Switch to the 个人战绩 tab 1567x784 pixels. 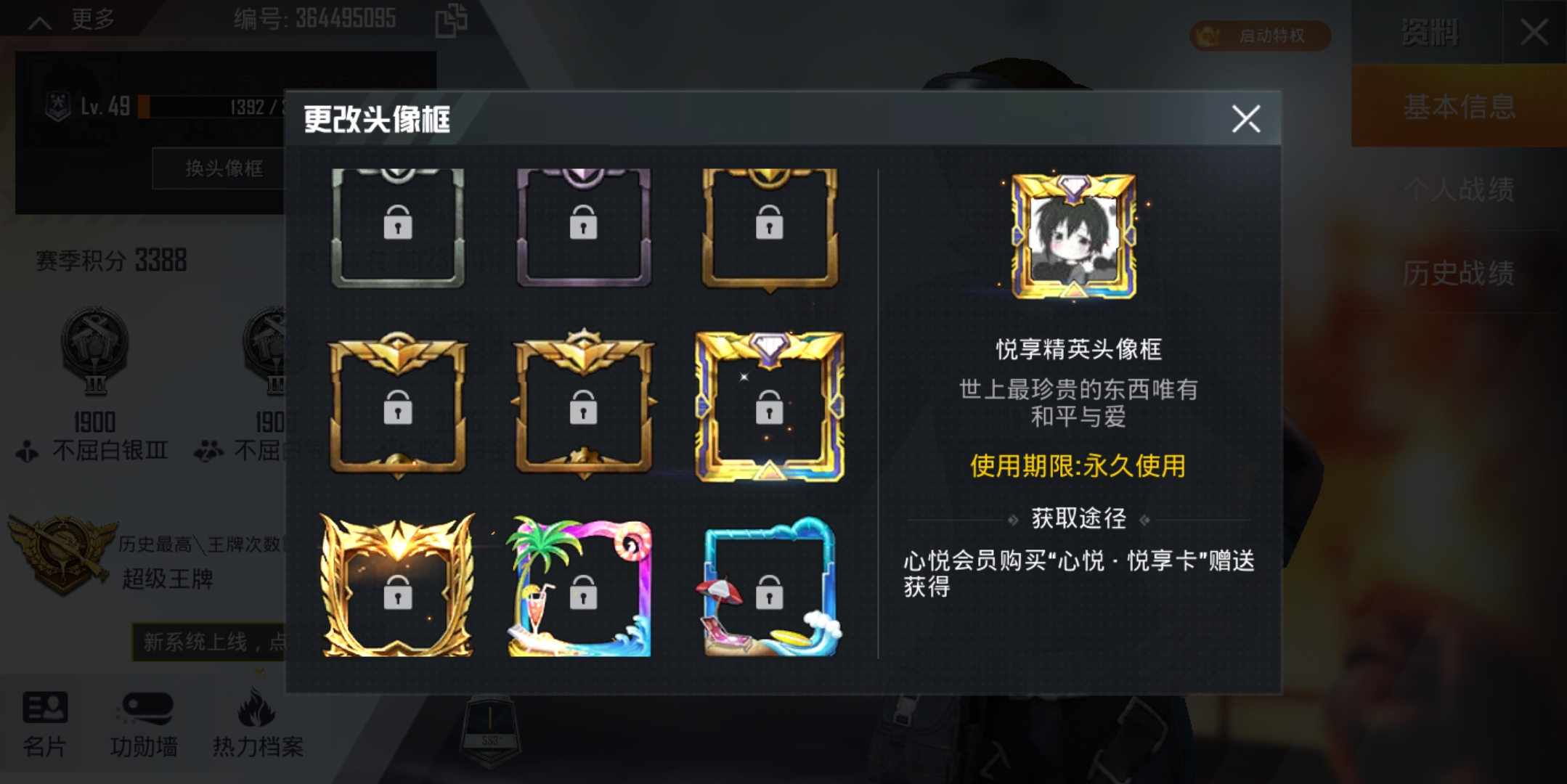[1459, 190]
